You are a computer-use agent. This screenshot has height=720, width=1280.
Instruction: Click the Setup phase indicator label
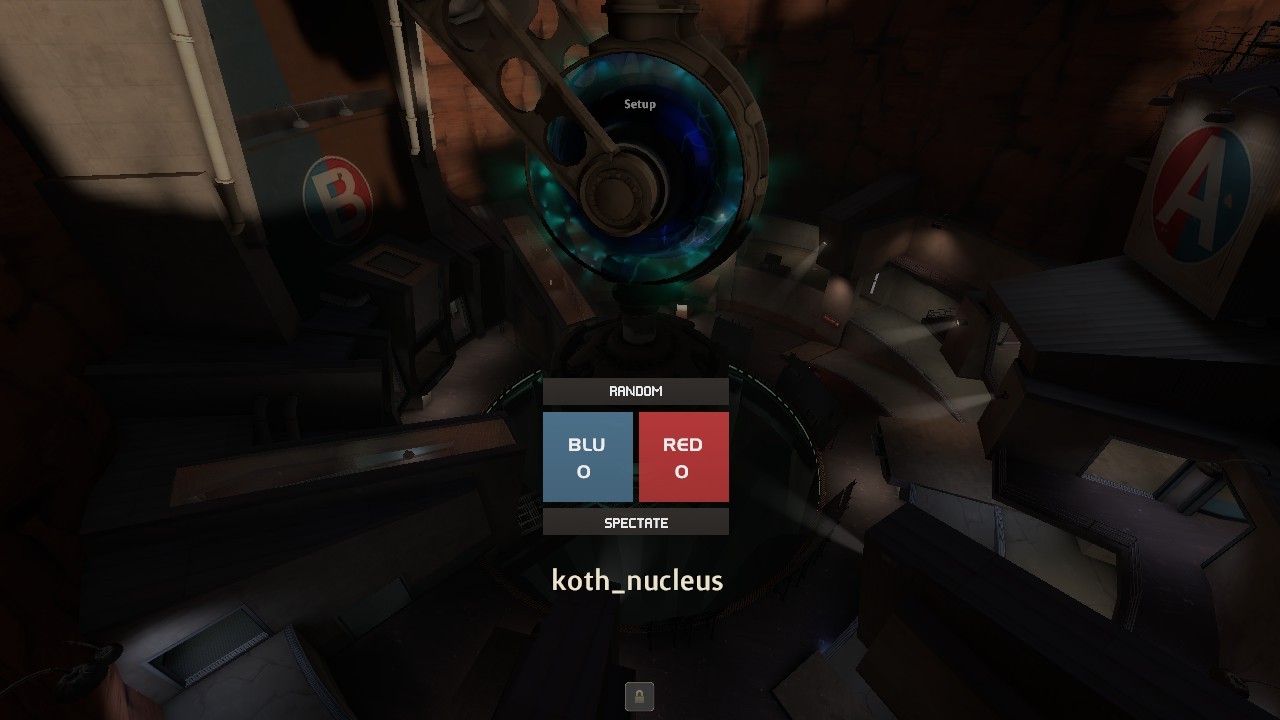pyautogui.click(x=639, y=103)
